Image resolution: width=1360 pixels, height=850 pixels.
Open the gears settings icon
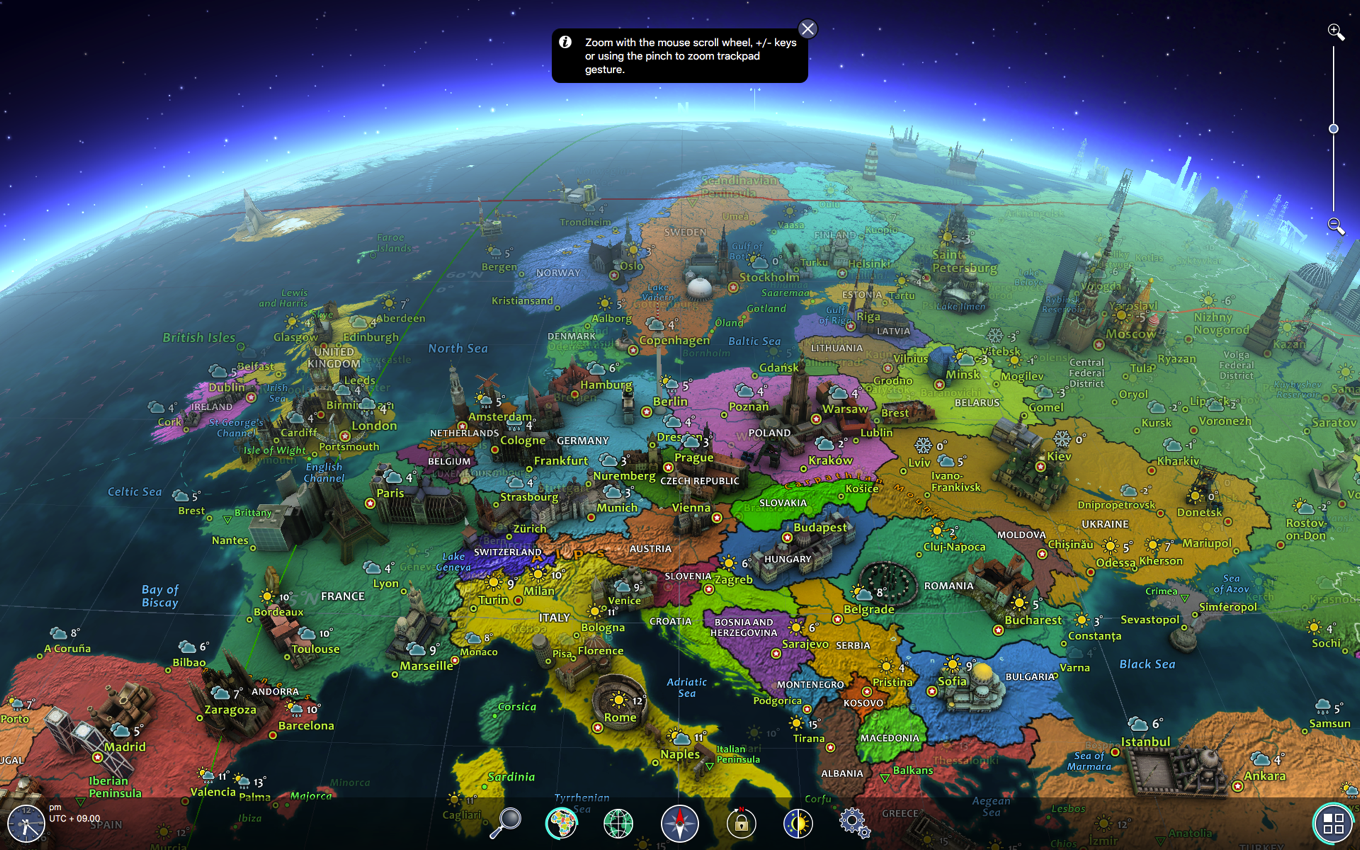(854, 823)
